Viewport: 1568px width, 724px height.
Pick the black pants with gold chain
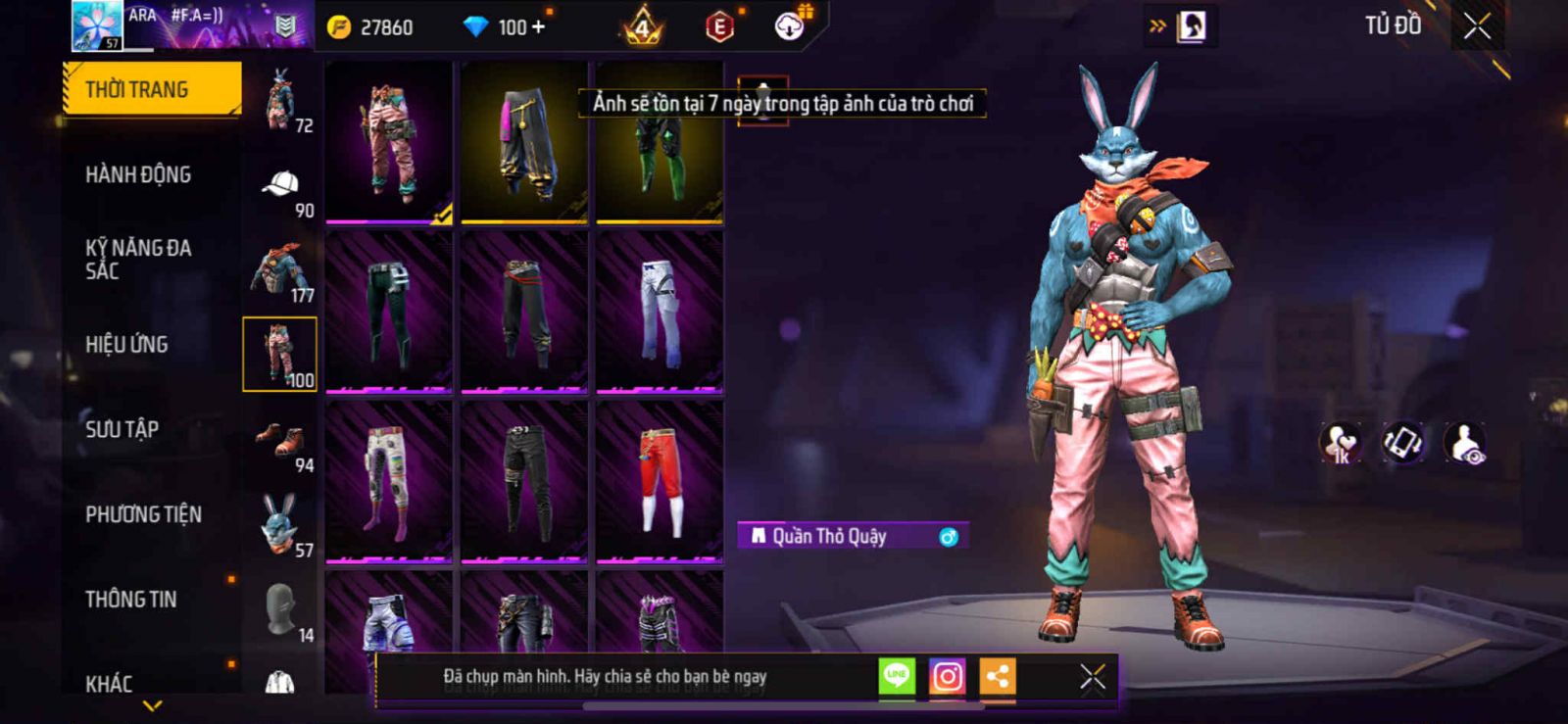524,142
